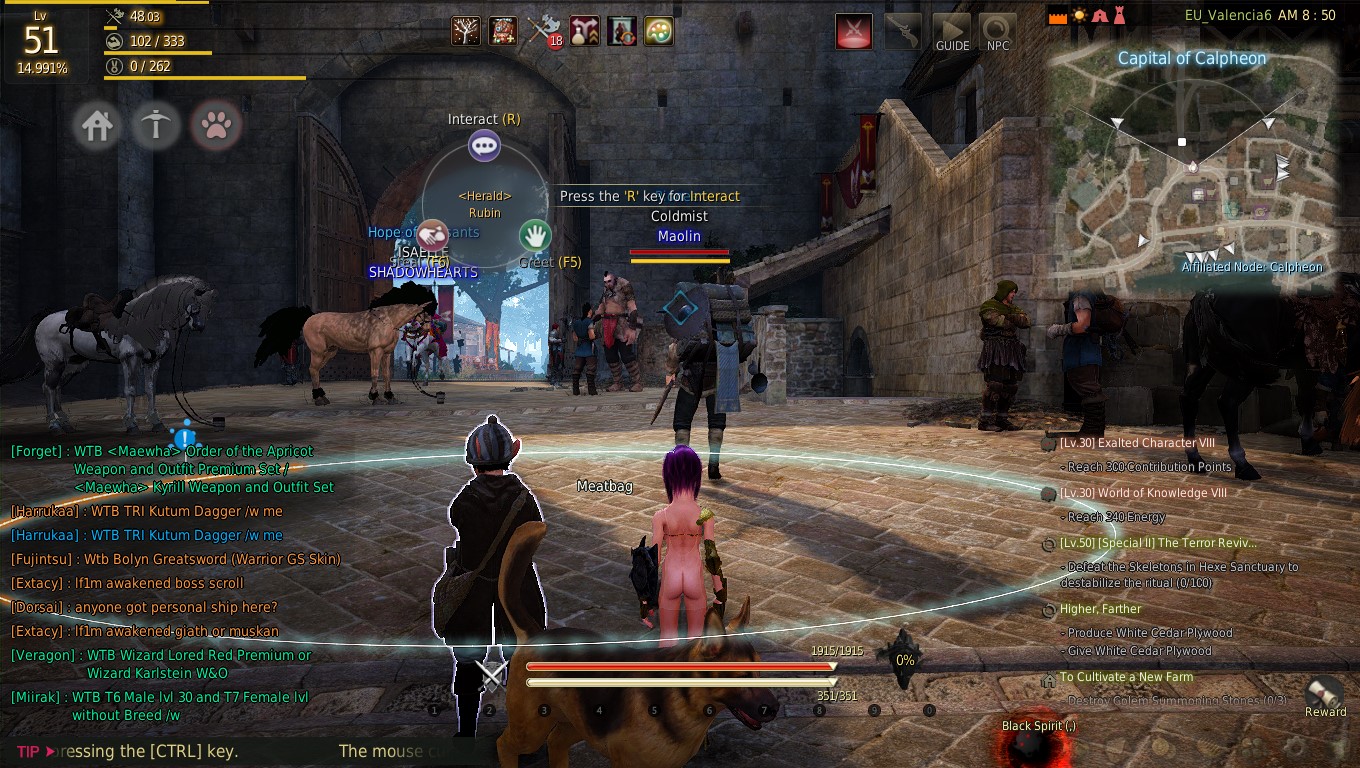Click the speech bubble Interact icon

click(485, 146)
